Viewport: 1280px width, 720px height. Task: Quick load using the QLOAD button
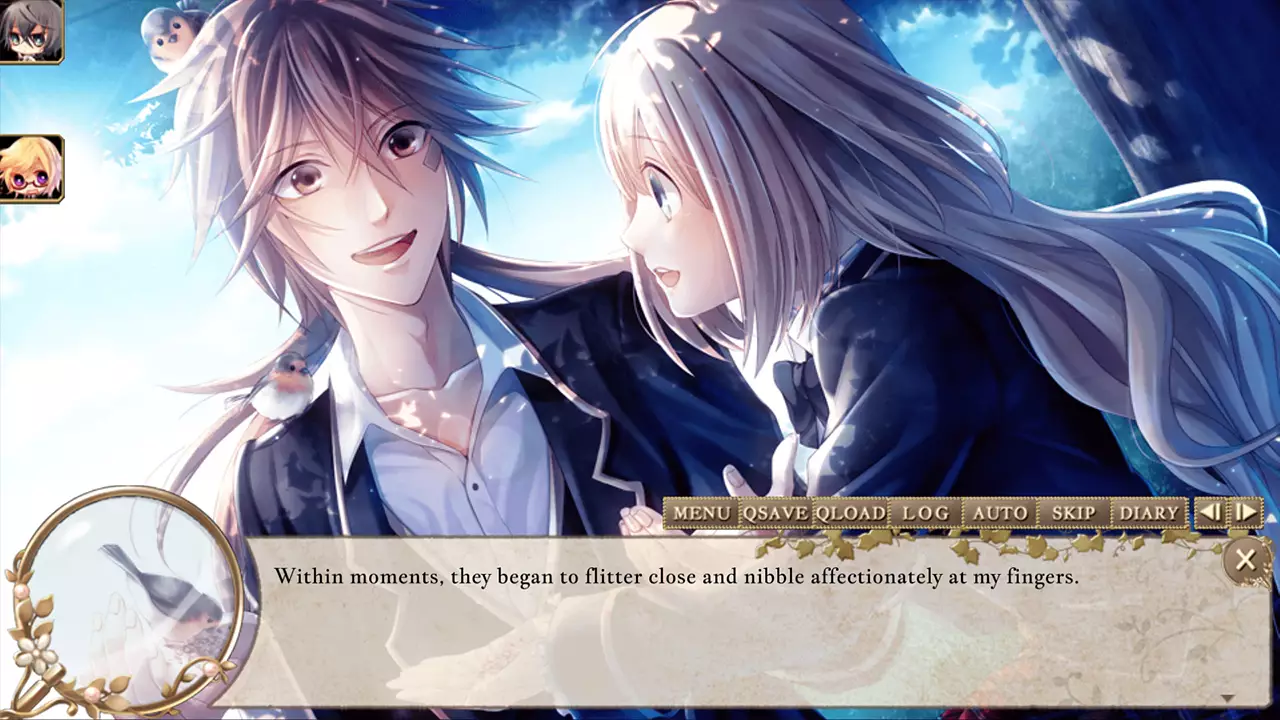pyautogui.click(x=847, y=512)
